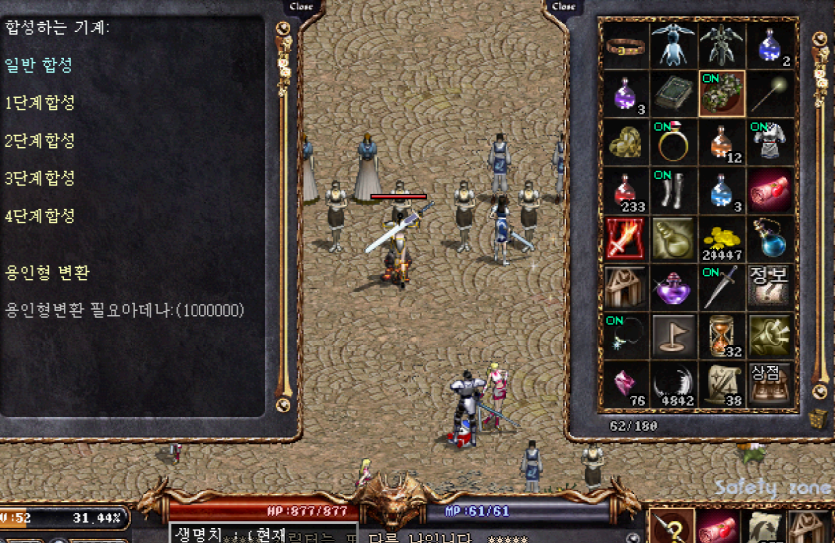Use the flaming sword skill icon

[x=627, y=240]
